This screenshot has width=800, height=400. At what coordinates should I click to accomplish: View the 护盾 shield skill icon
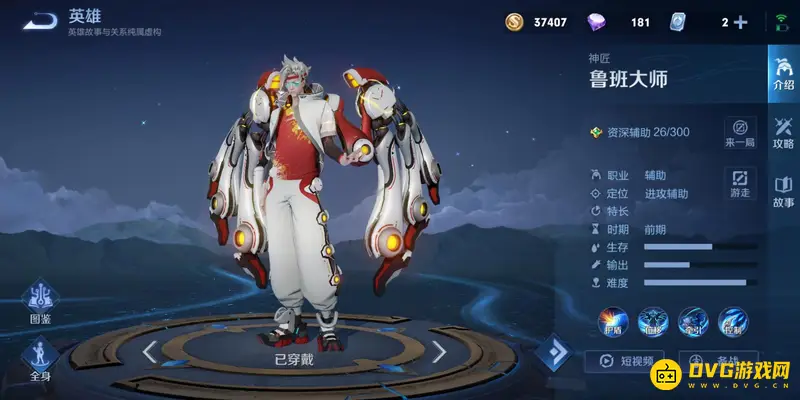pyautogui.click(x=613, y=322)
